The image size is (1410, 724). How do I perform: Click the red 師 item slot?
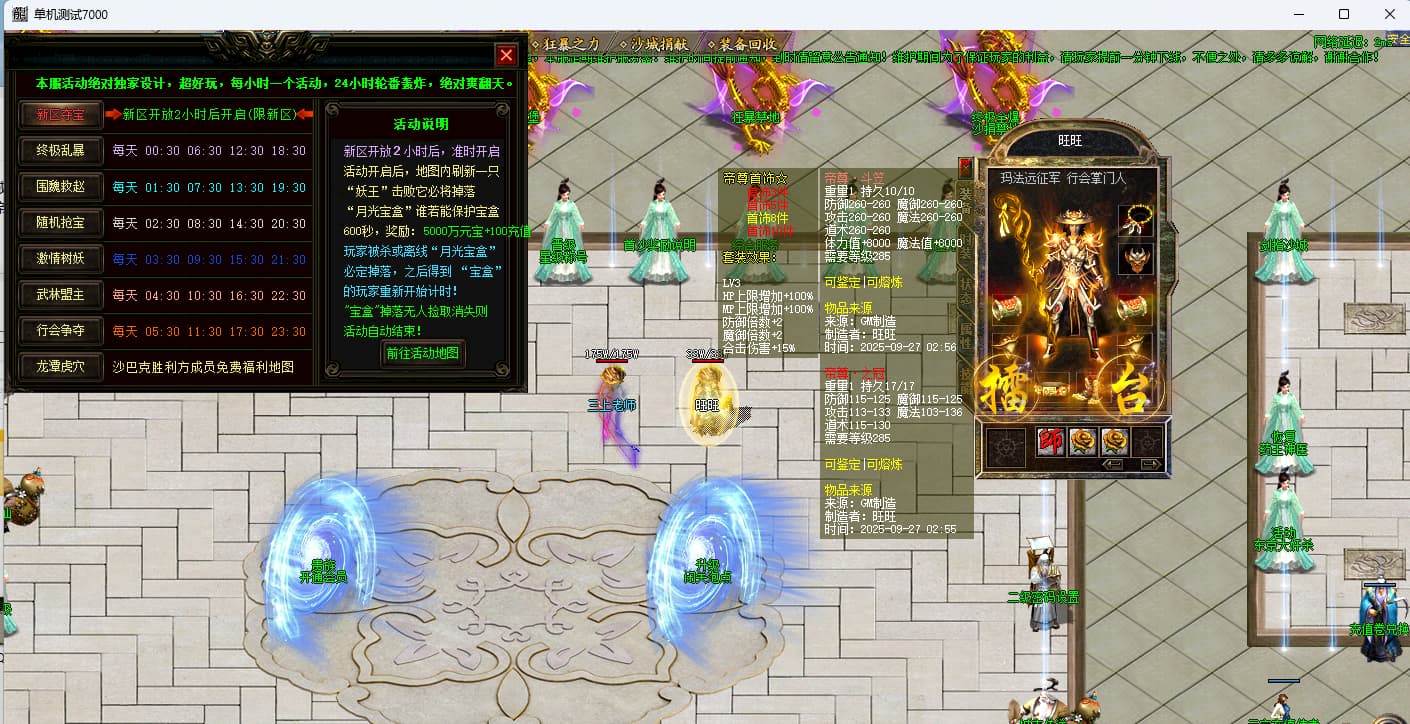tap(1051, 442)
